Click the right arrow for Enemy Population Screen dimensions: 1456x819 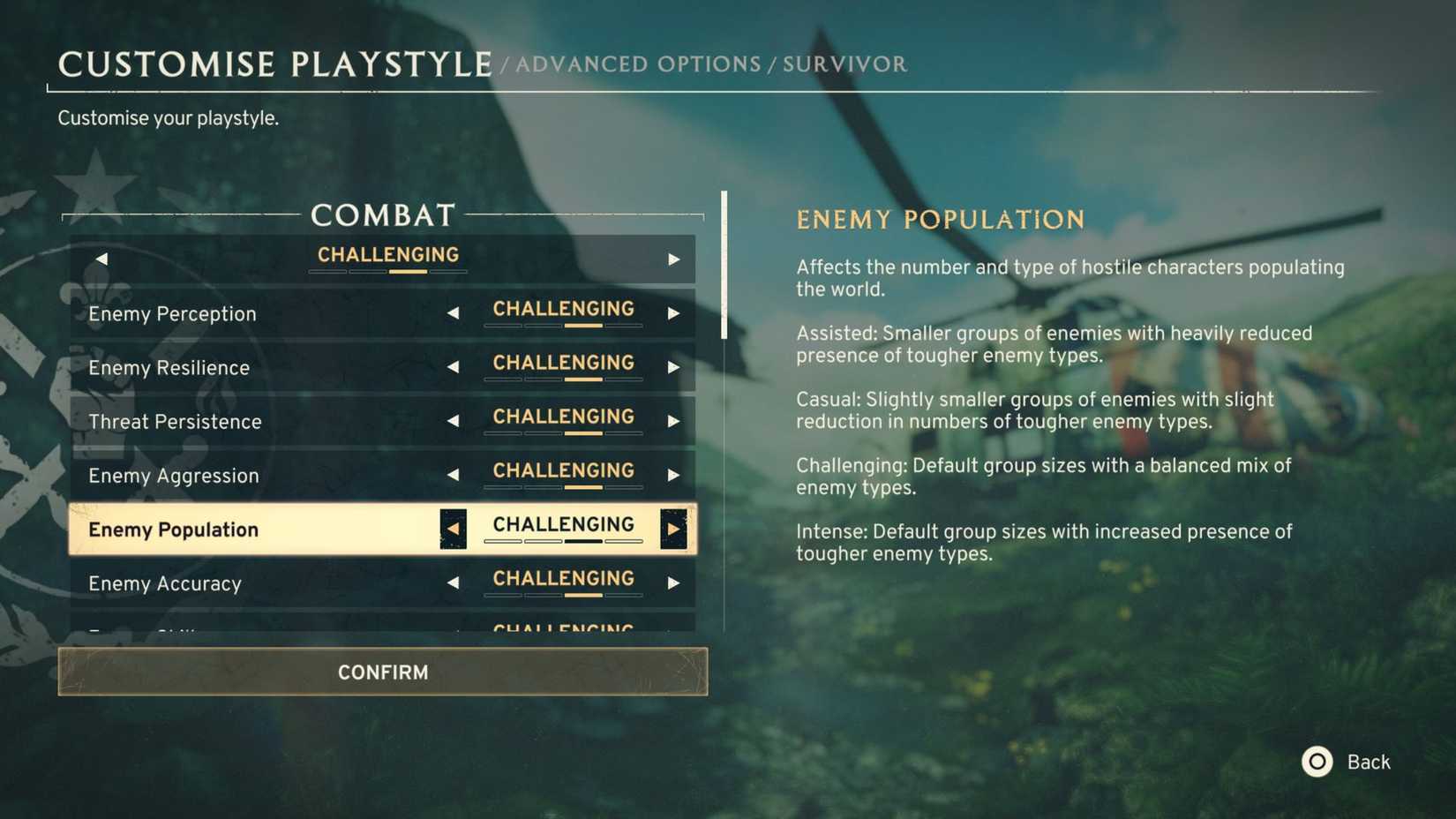coord(675,529)
